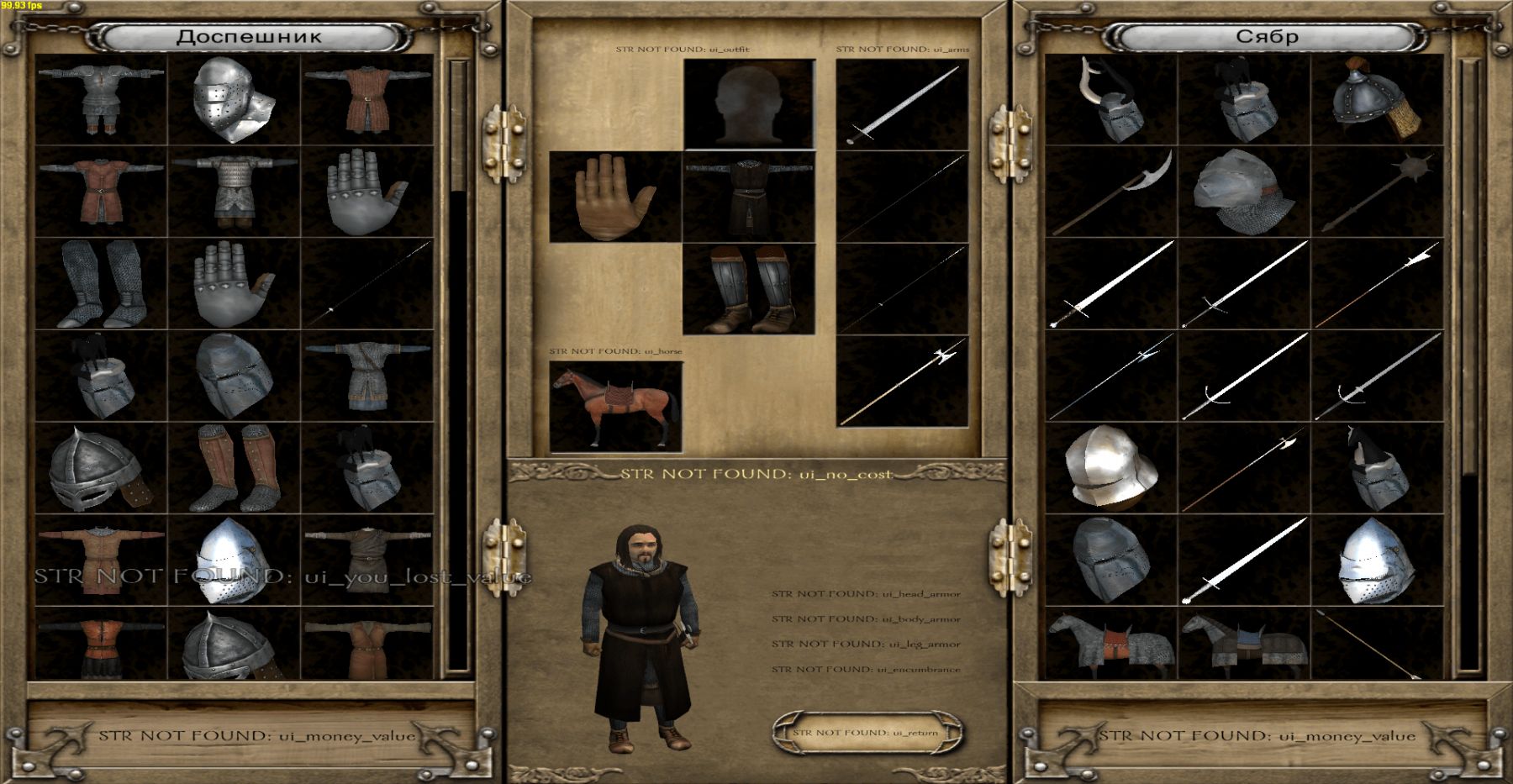1513x784 pixels.
Task: Select the brown leather boots in armorer's stock
Action: 235,468
